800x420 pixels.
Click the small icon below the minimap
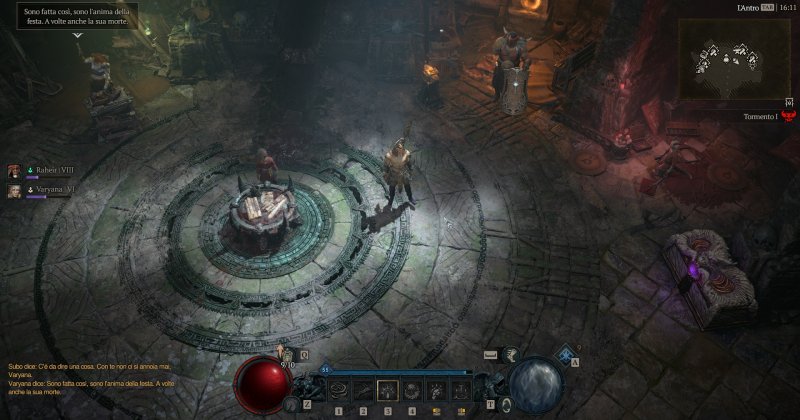tap(789, 102)
